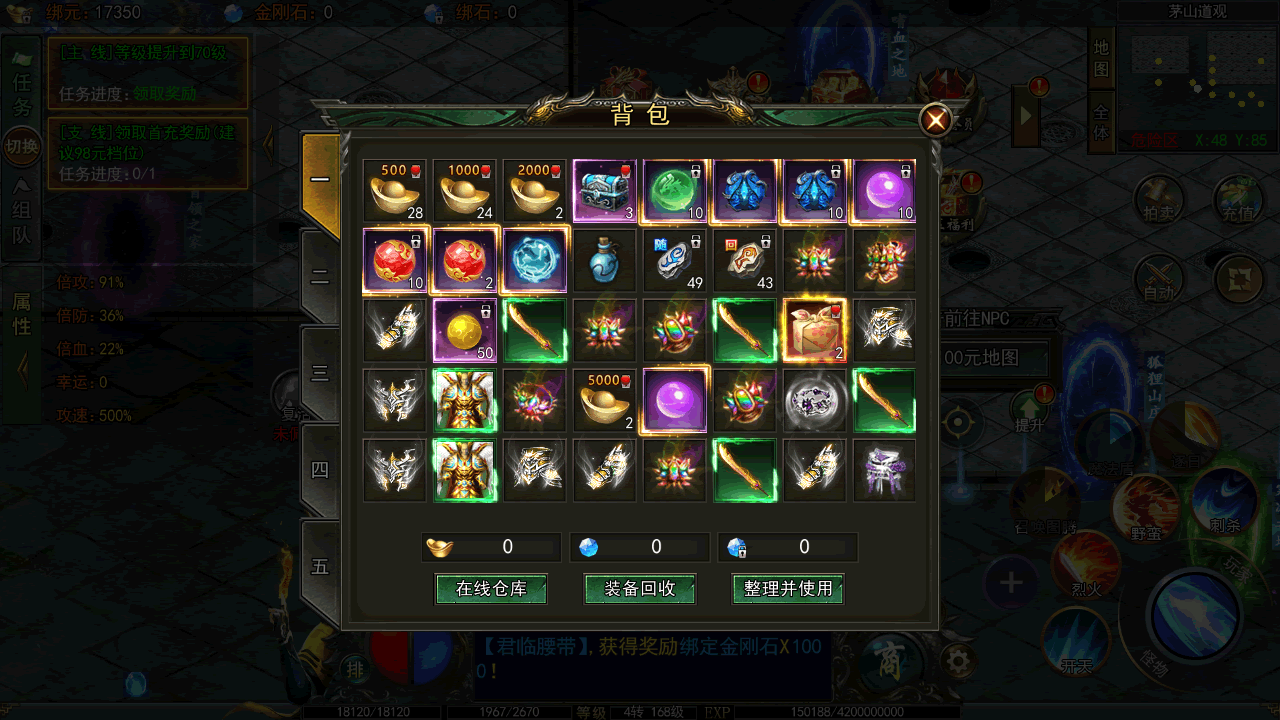Choose the blue potion bottle slot
Screen dimensions: 1280x720
coord(605,260)
